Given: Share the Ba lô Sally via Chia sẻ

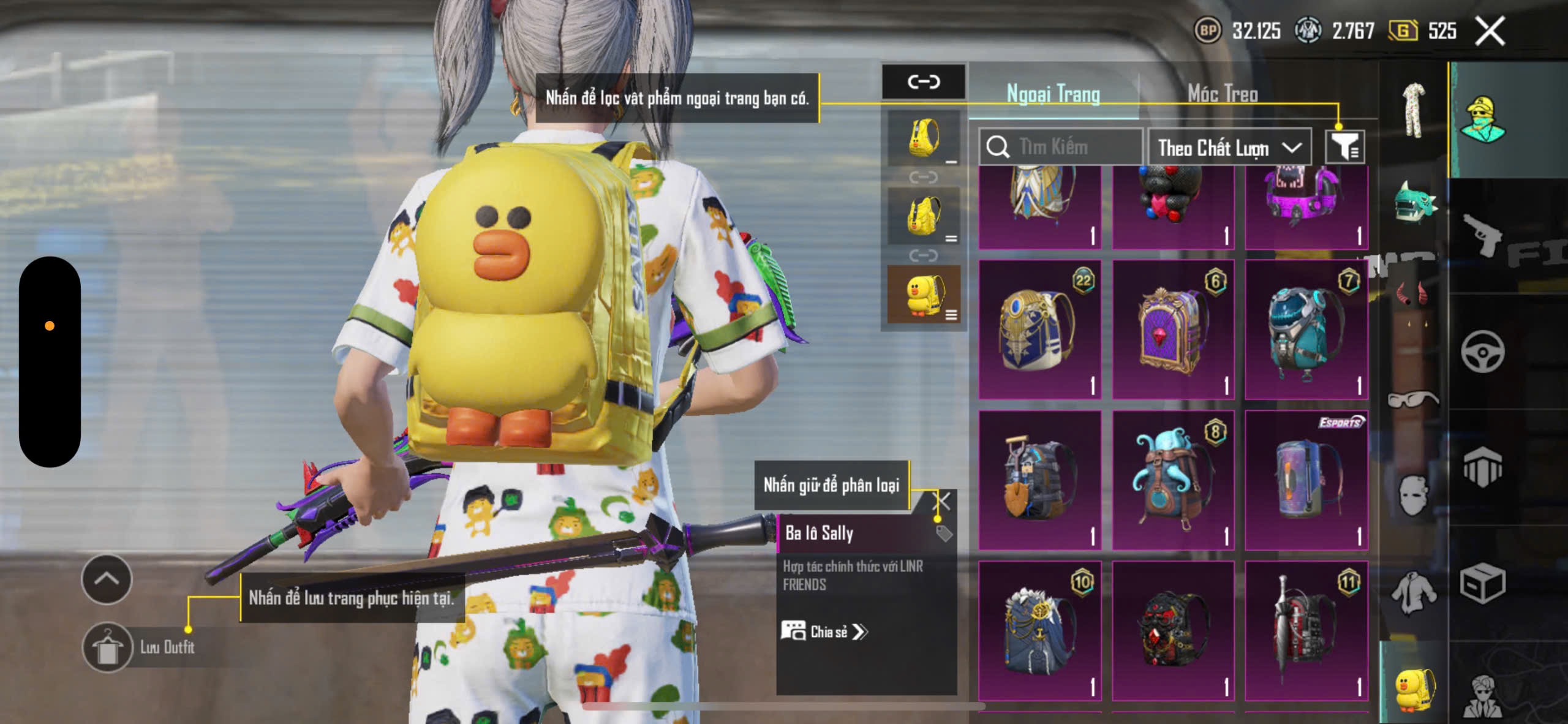Looking at the screenshot, I should coord(824,632).
